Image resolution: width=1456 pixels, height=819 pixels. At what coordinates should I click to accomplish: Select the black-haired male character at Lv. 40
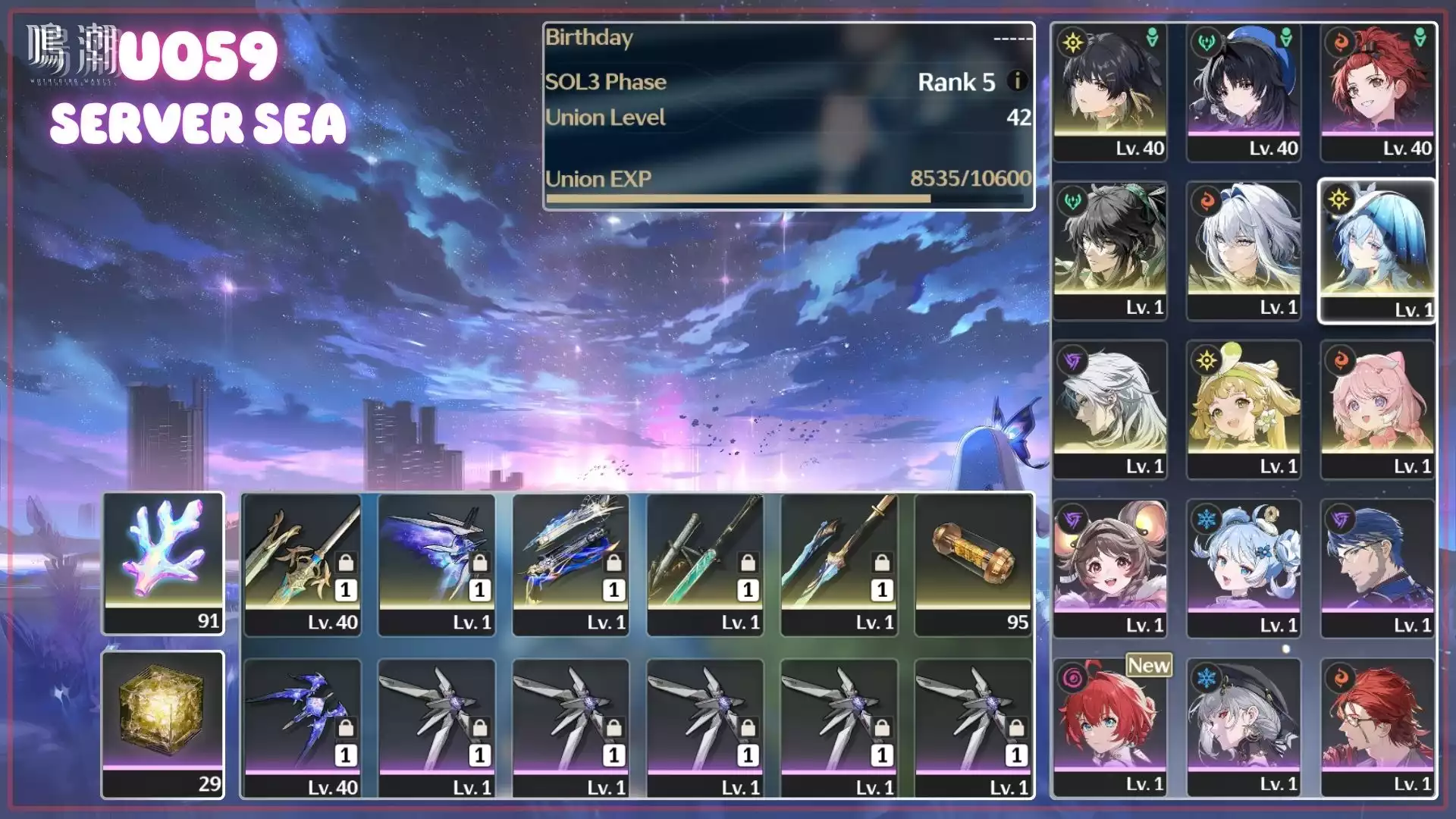click(x=1109, y=93)
